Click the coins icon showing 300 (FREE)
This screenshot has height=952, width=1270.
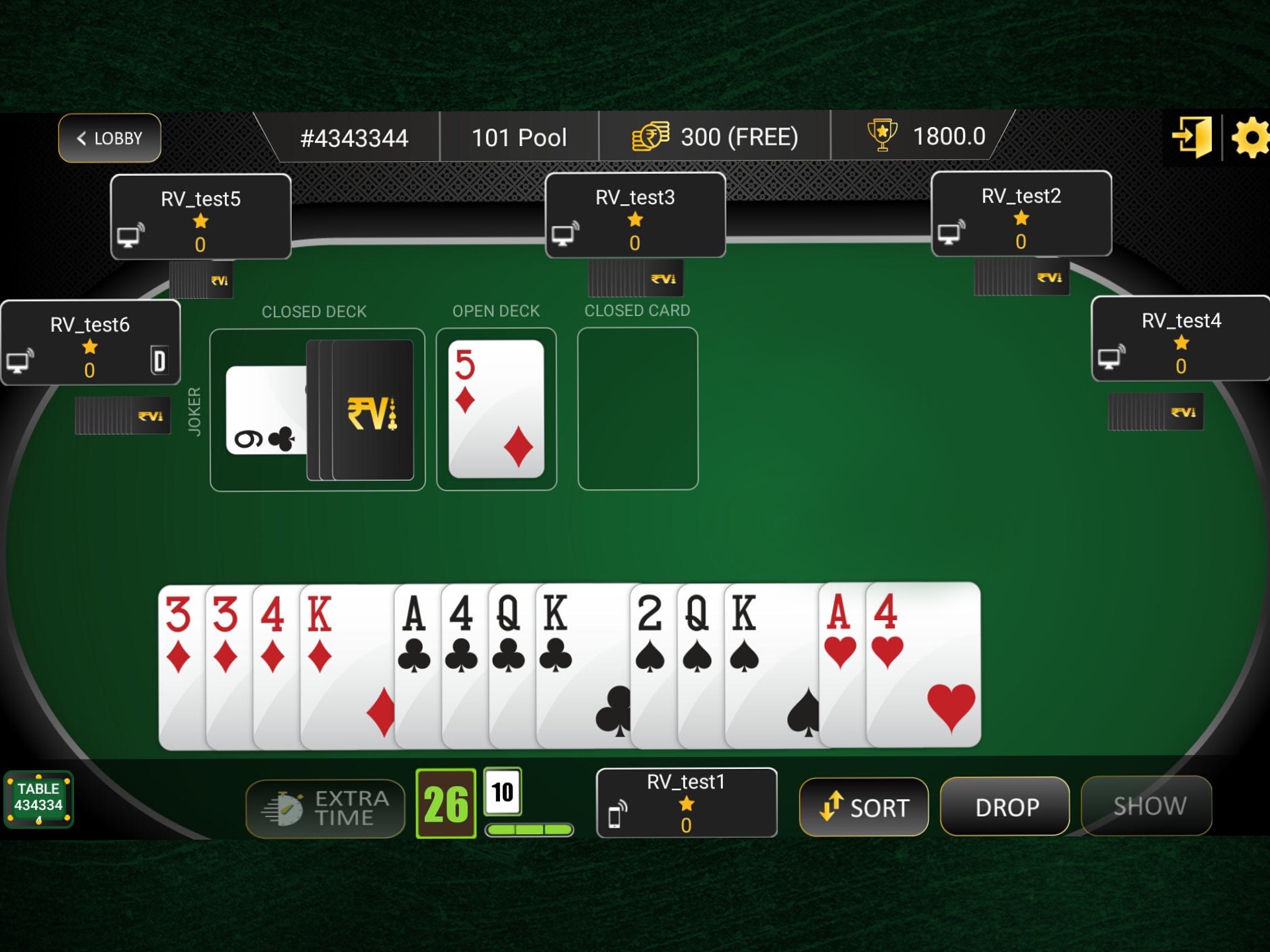click(x=652, y=137)
